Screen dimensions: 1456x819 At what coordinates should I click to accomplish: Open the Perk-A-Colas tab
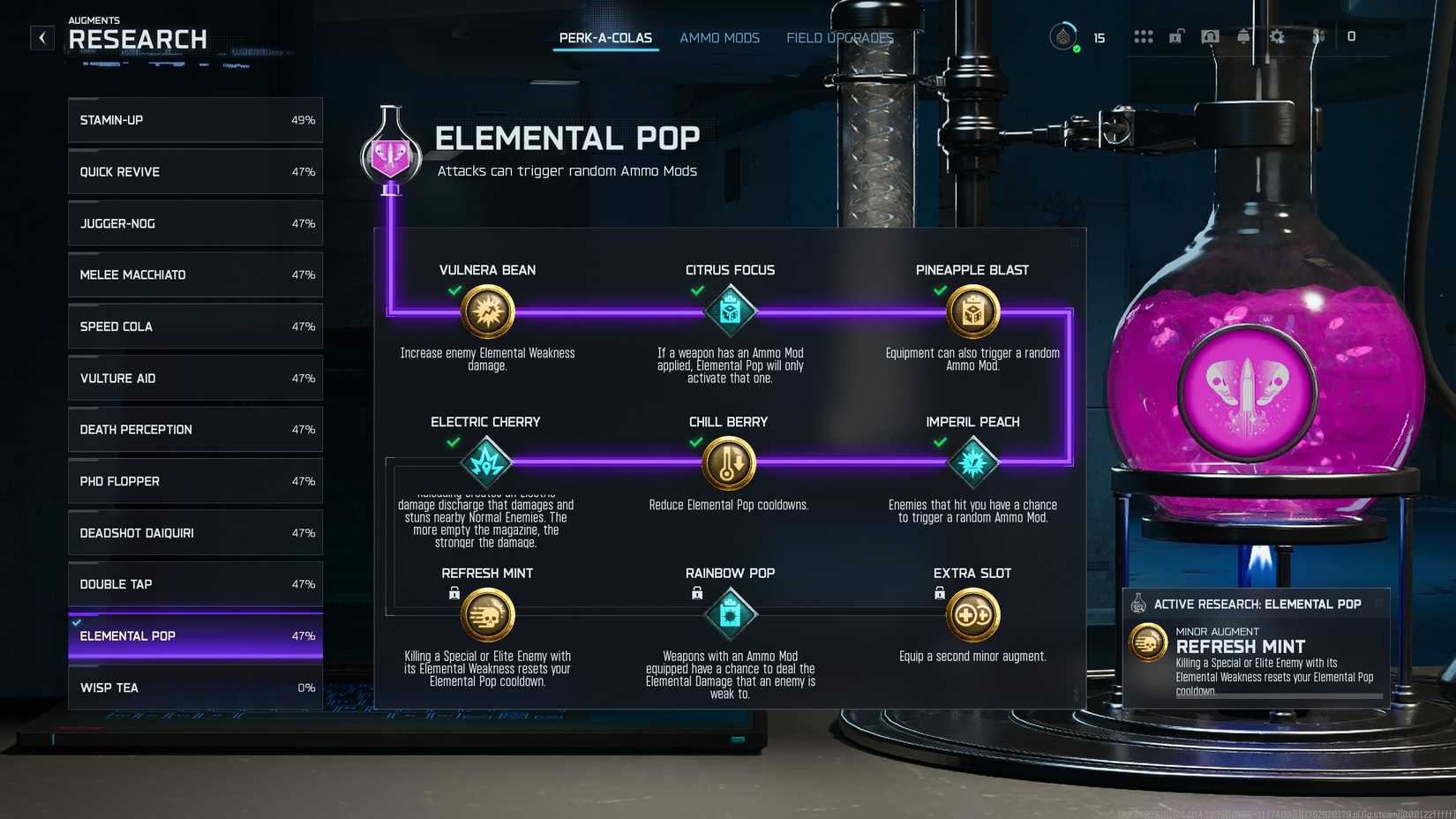click(605, 38)
